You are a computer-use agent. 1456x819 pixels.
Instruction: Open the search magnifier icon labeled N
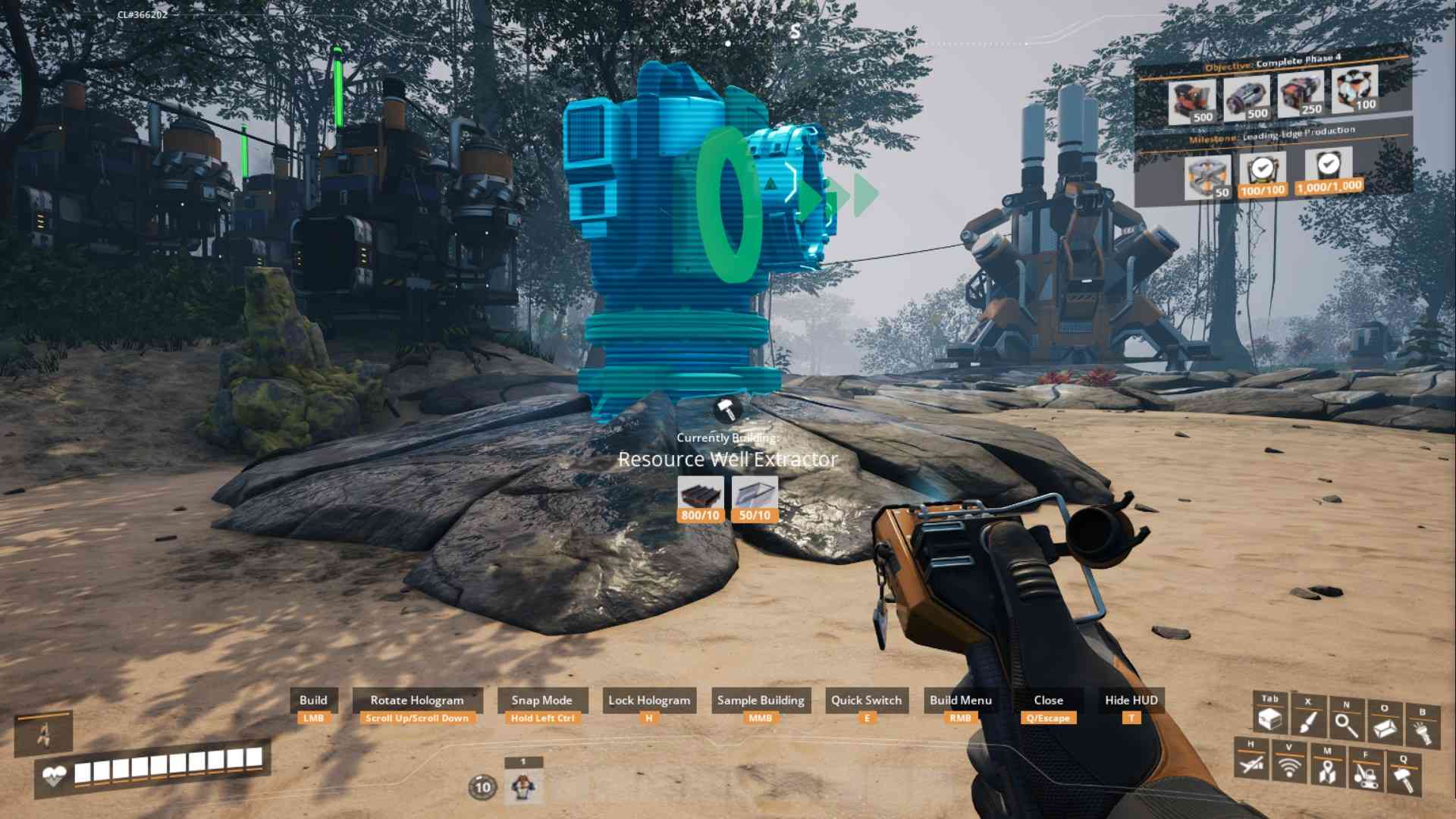click(x=1345, y=724)
